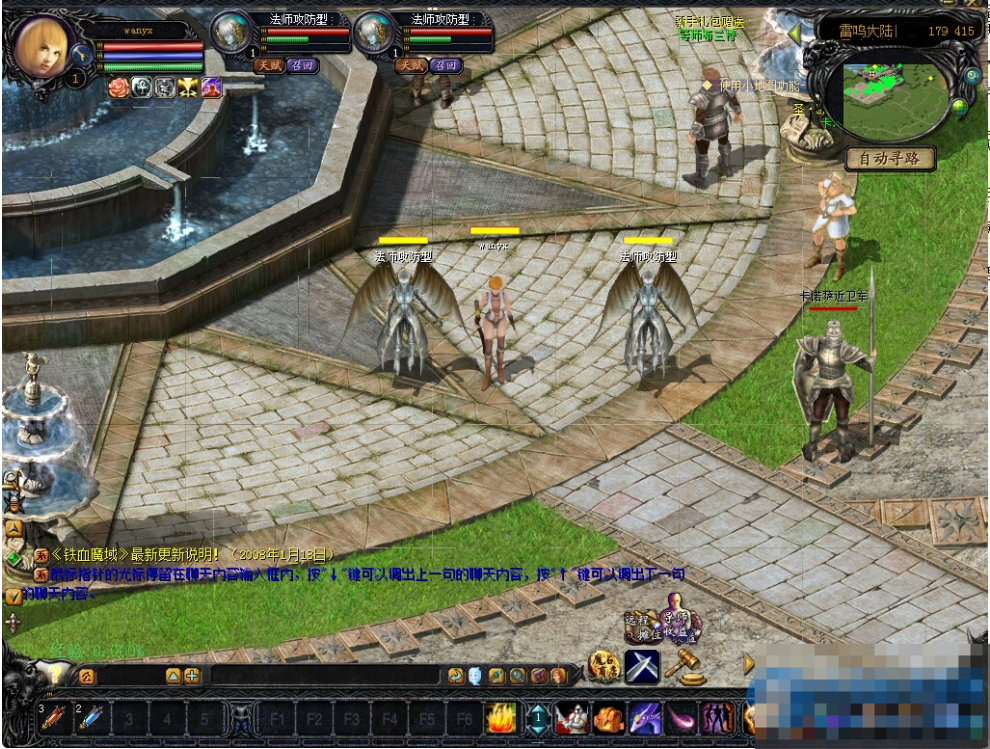990x749 pixels.
Task: Click the 自动寻路 auto-pathfinding button
Action: [x=890, y=159]
